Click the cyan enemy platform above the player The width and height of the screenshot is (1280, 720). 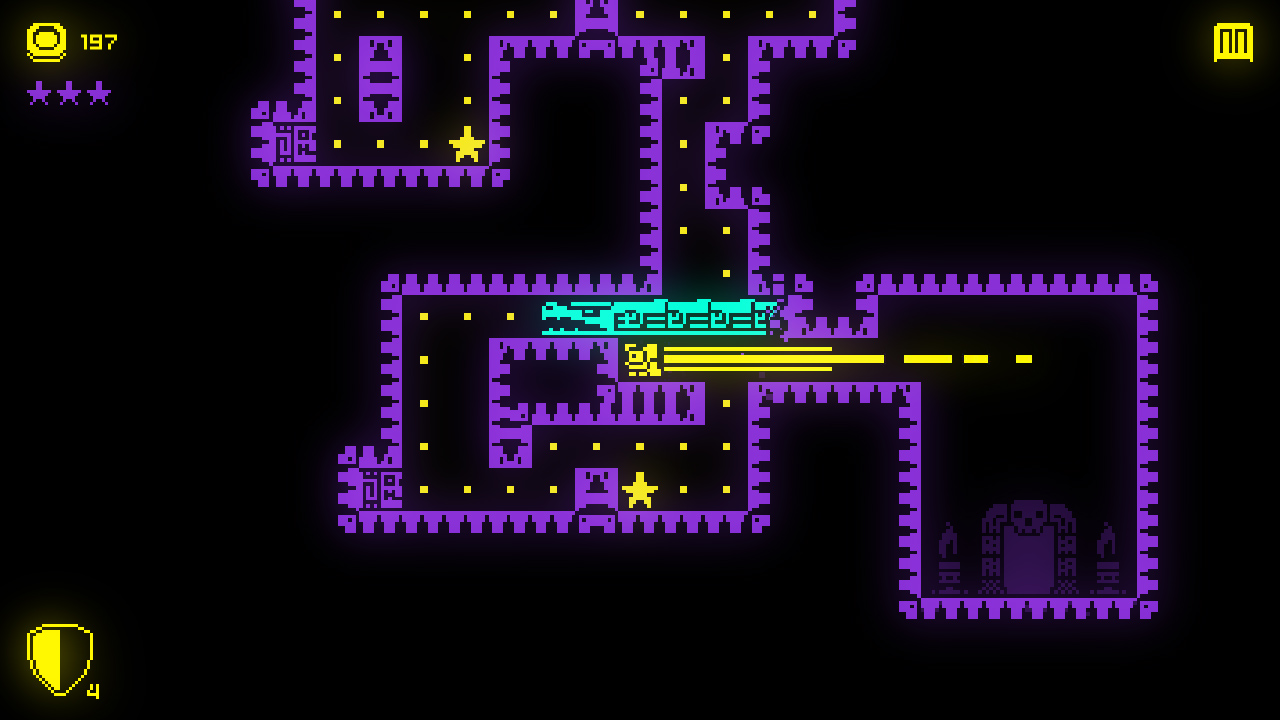coord(660,315)
